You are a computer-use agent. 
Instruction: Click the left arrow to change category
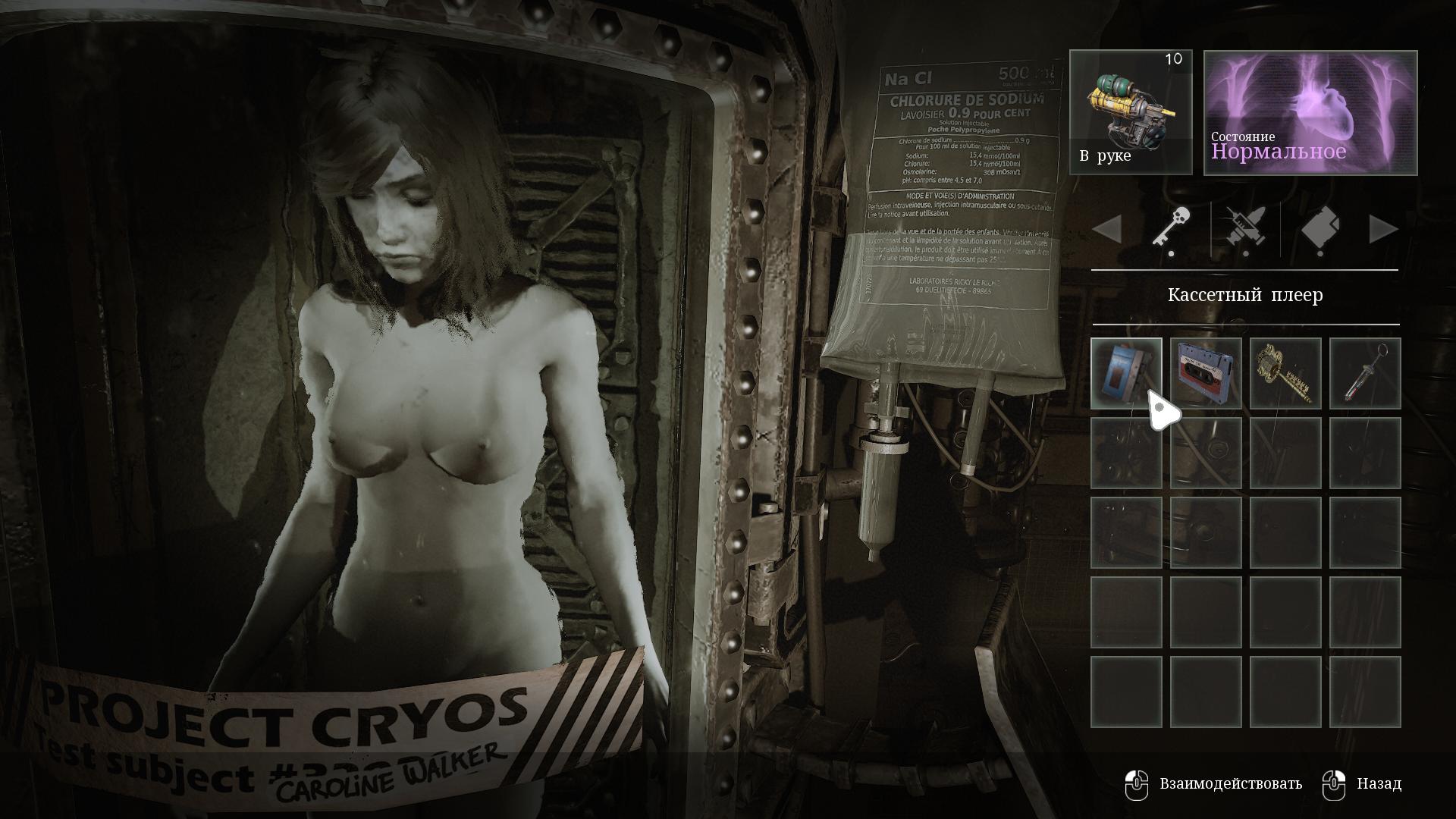tap(1107, 229)
